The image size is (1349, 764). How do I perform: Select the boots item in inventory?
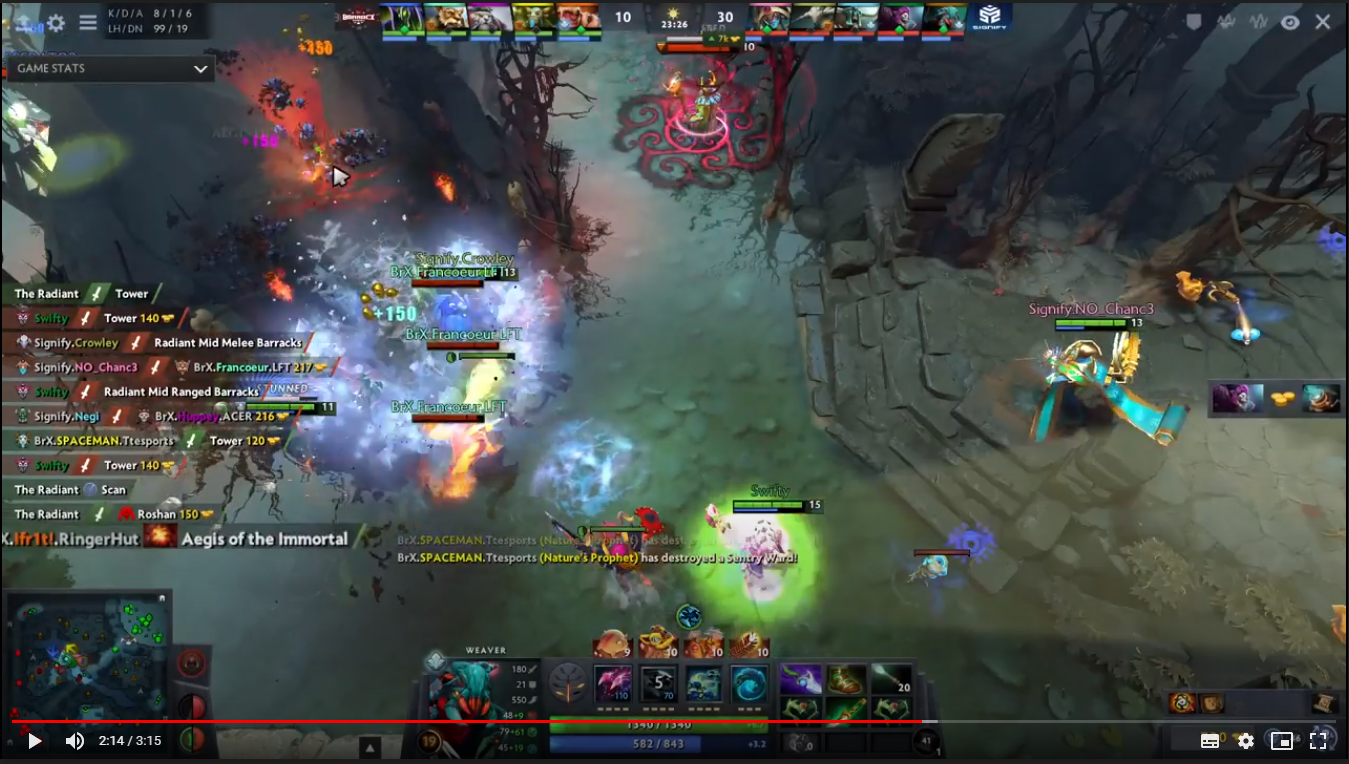[x=846, y=680]
